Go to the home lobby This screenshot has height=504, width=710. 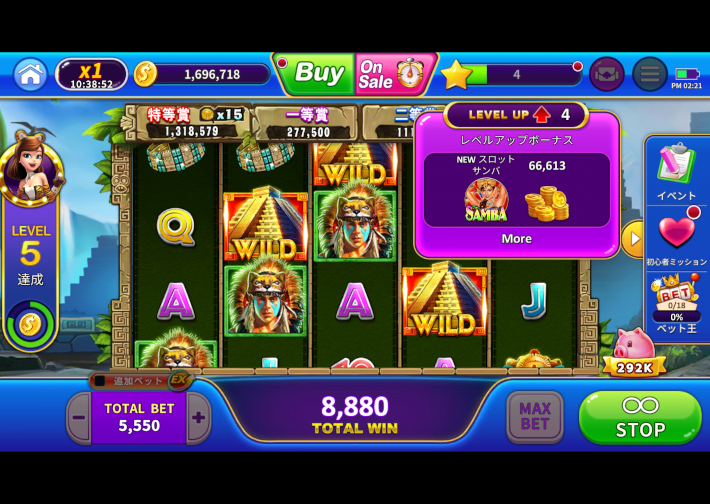[x=30, y=74]
